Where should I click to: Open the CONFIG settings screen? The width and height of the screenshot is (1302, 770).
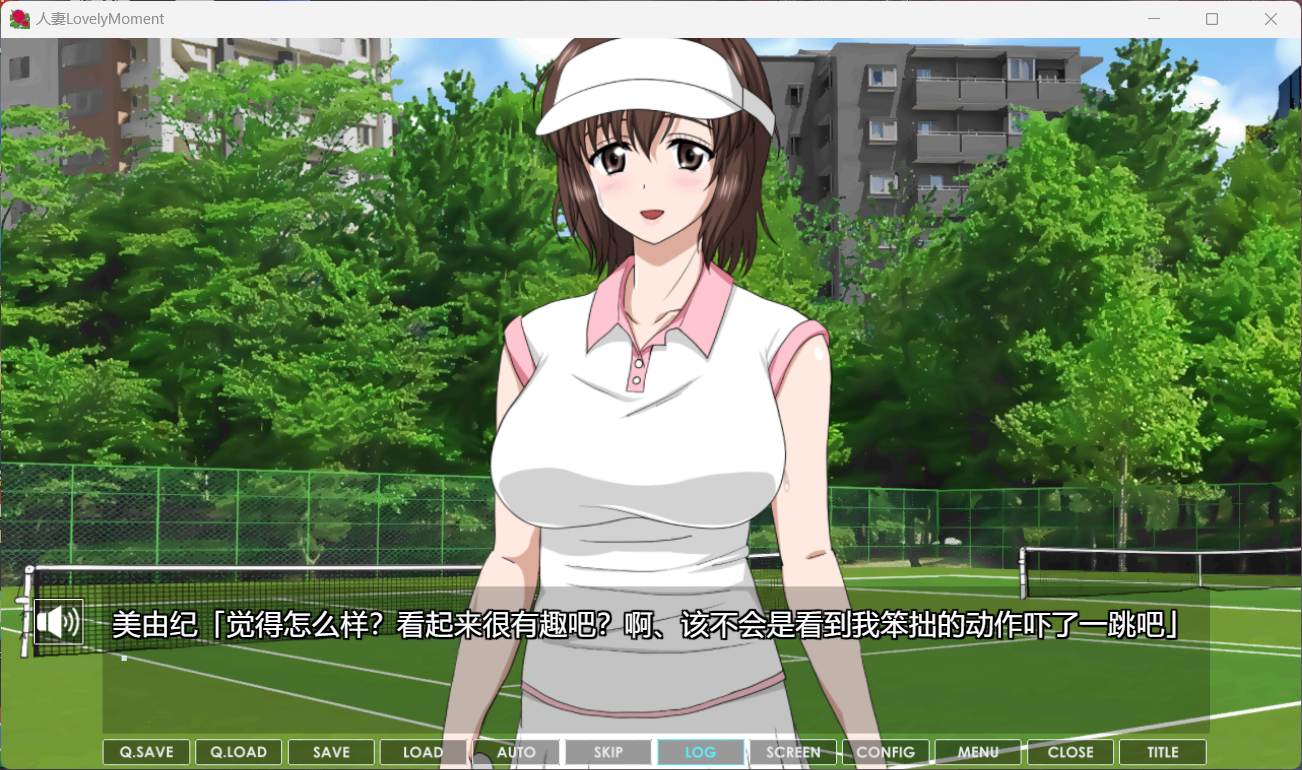pyautogui.click(x=885, y=751)
